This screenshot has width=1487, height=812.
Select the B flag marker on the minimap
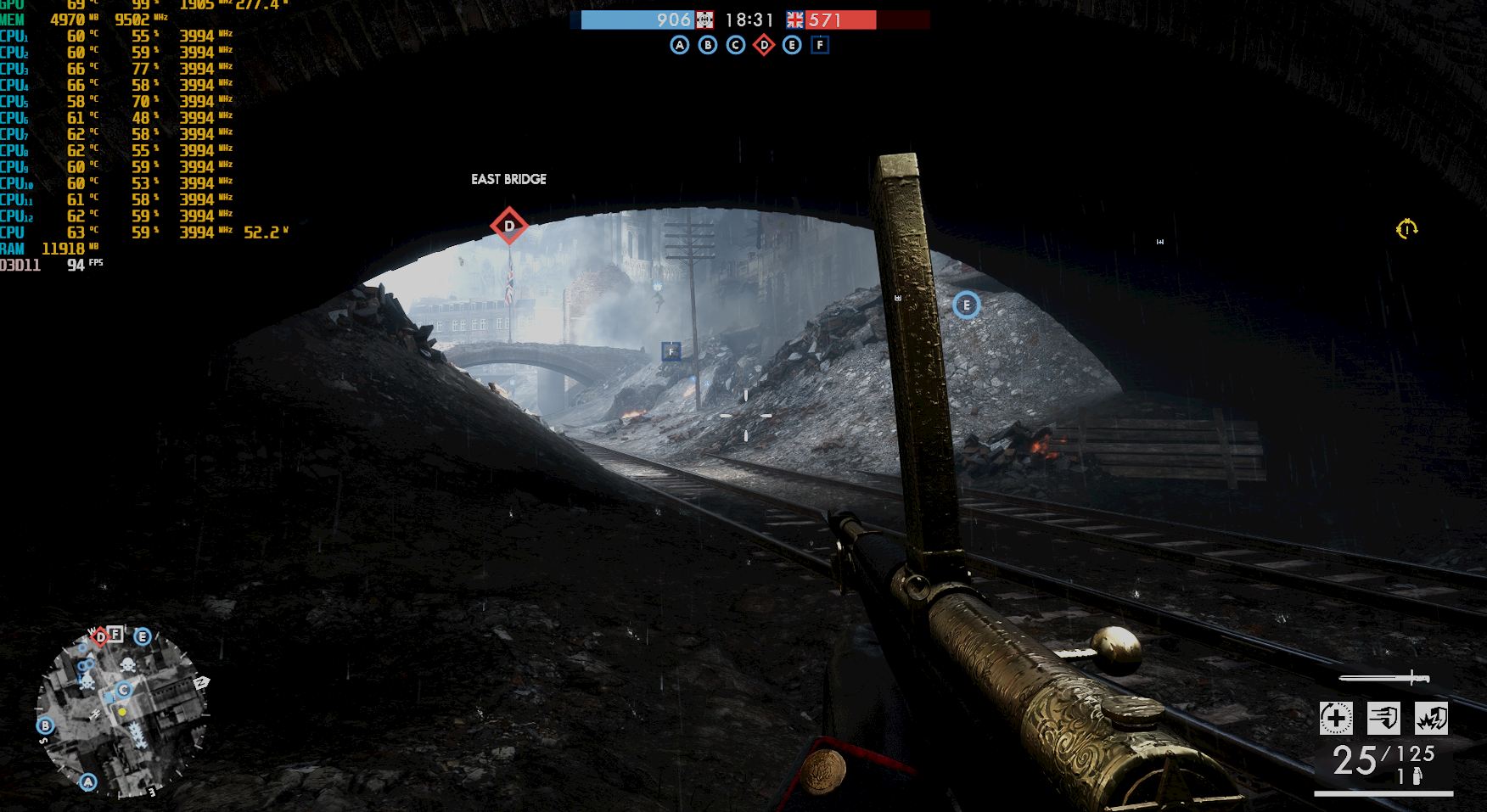46,725
